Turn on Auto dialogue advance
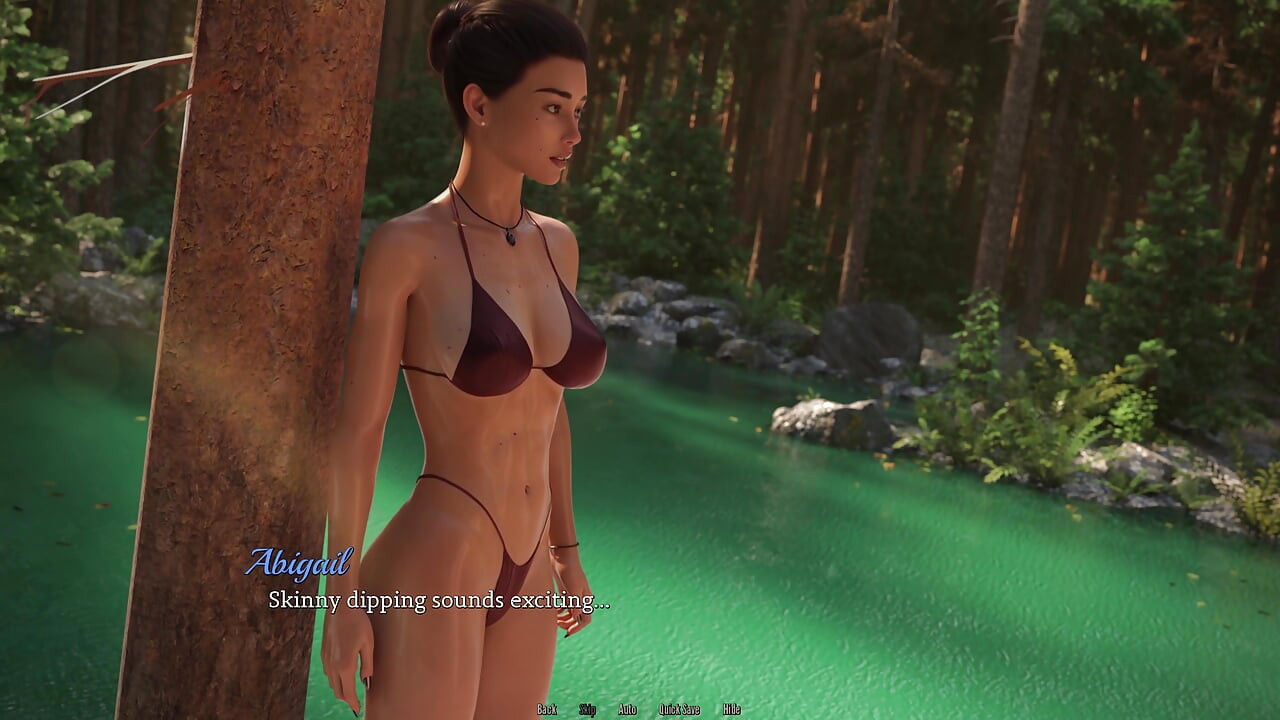Screen dimensions: 1280x720 click(x=627, y=709)
